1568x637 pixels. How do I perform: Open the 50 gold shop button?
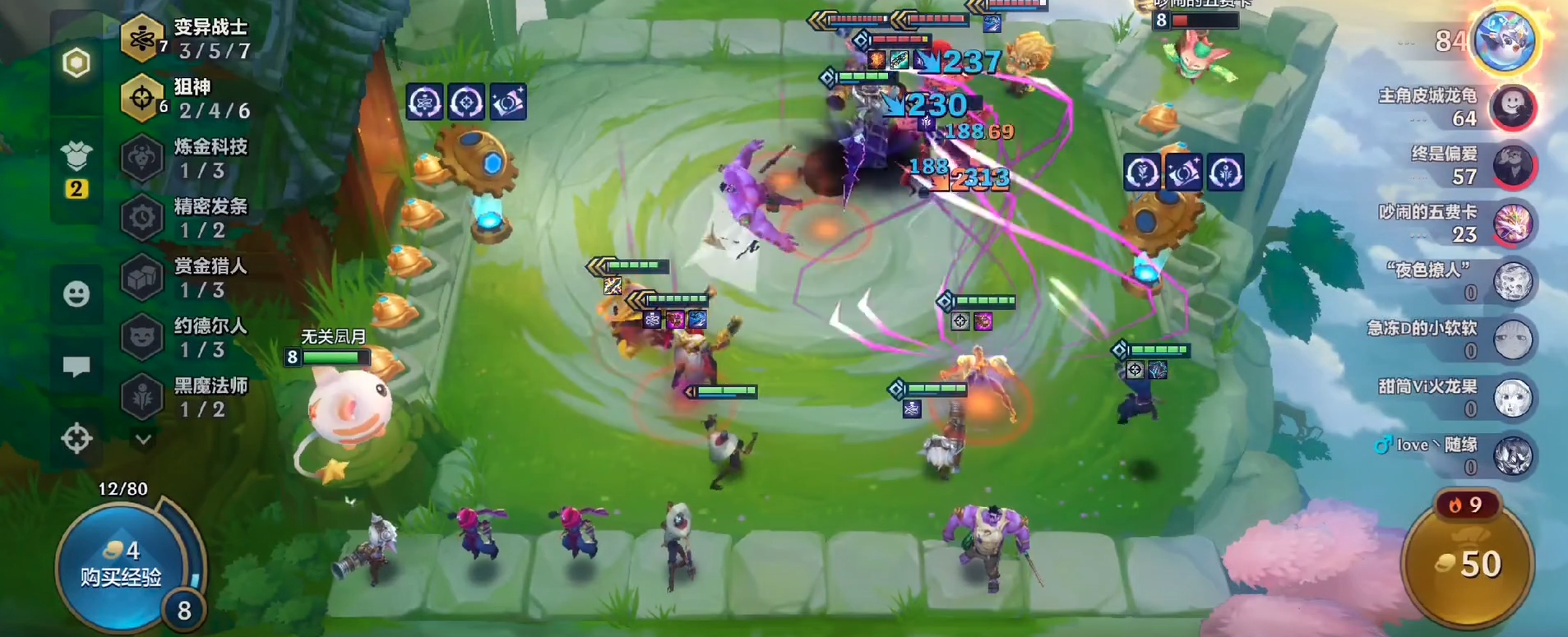pos(1469,564)
